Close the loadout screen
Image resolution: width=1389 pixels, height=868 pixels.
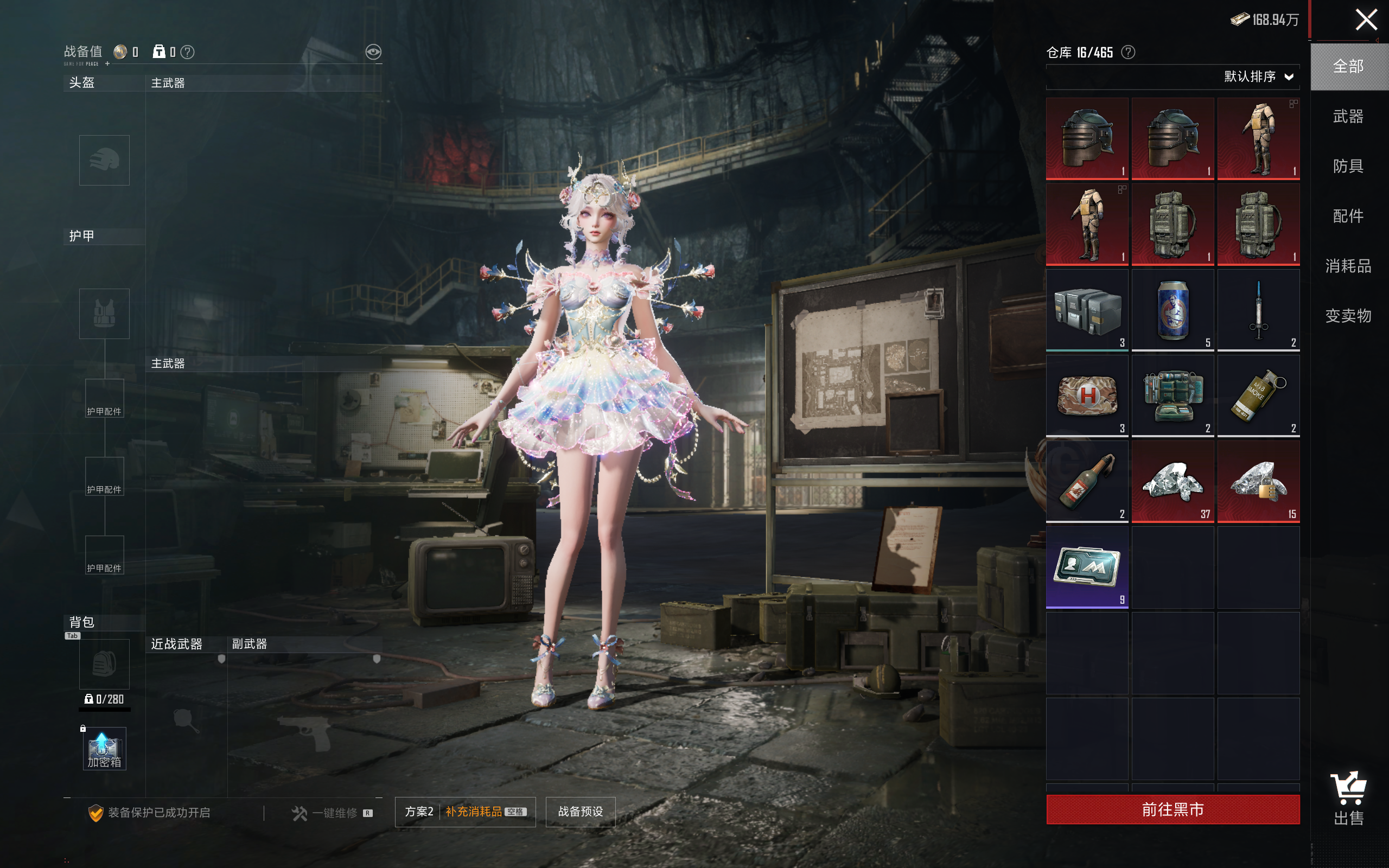click(x=1366, y=20)
